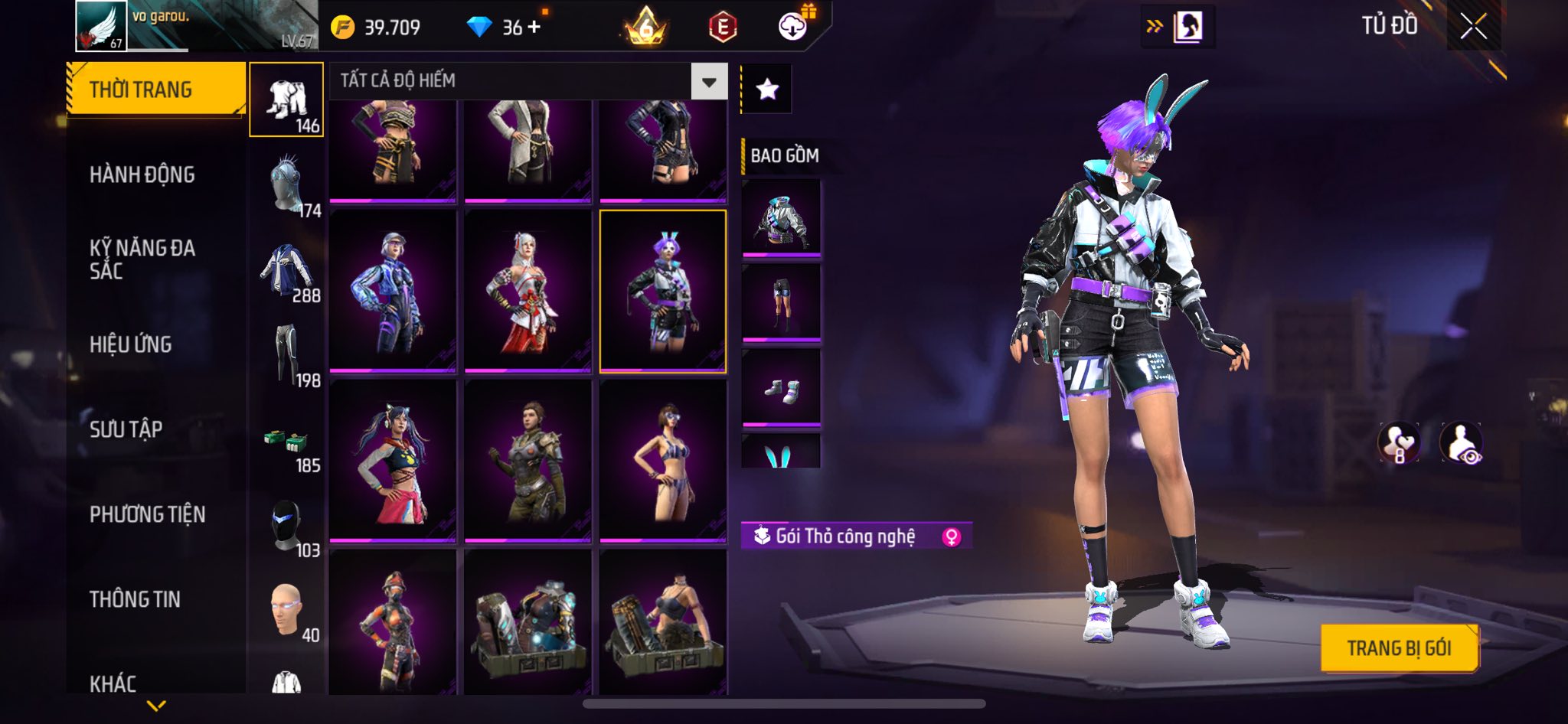This screenshot has height=724, width=1568.
Task: Toggle the character preview eye icon
Action: [x=1461, y=443]
